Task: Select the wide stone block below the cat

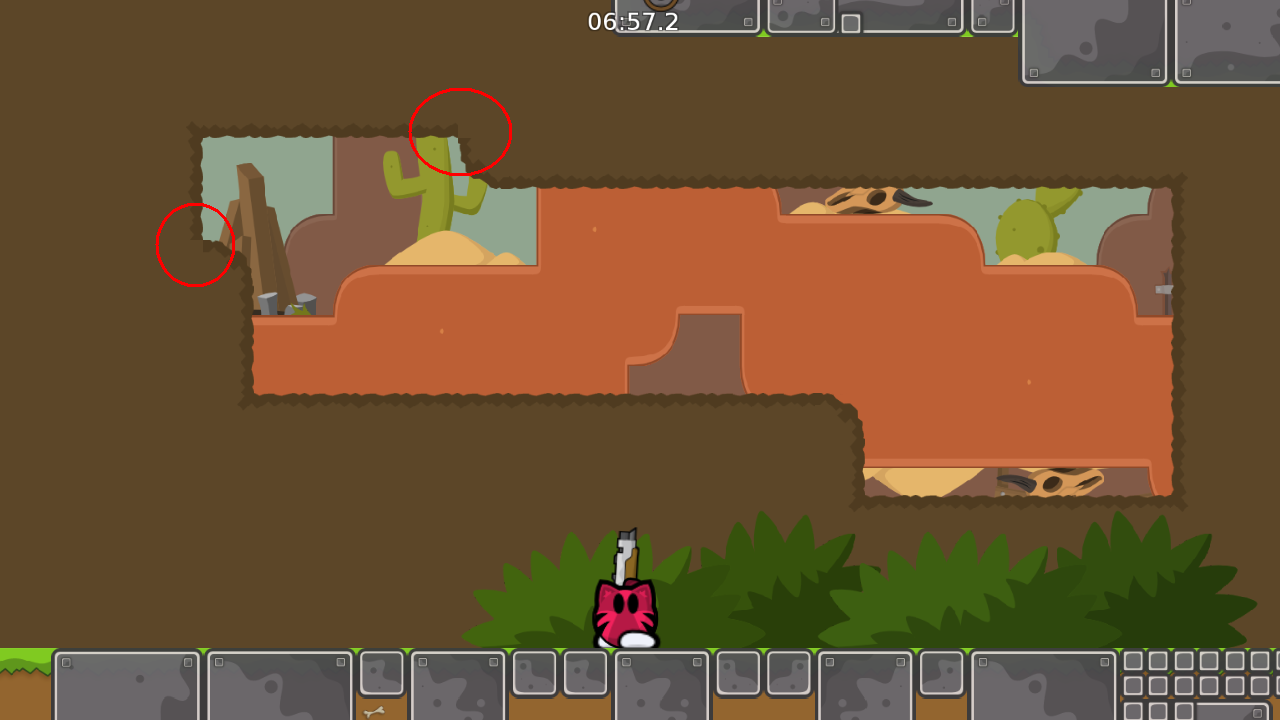Action: 660,690
